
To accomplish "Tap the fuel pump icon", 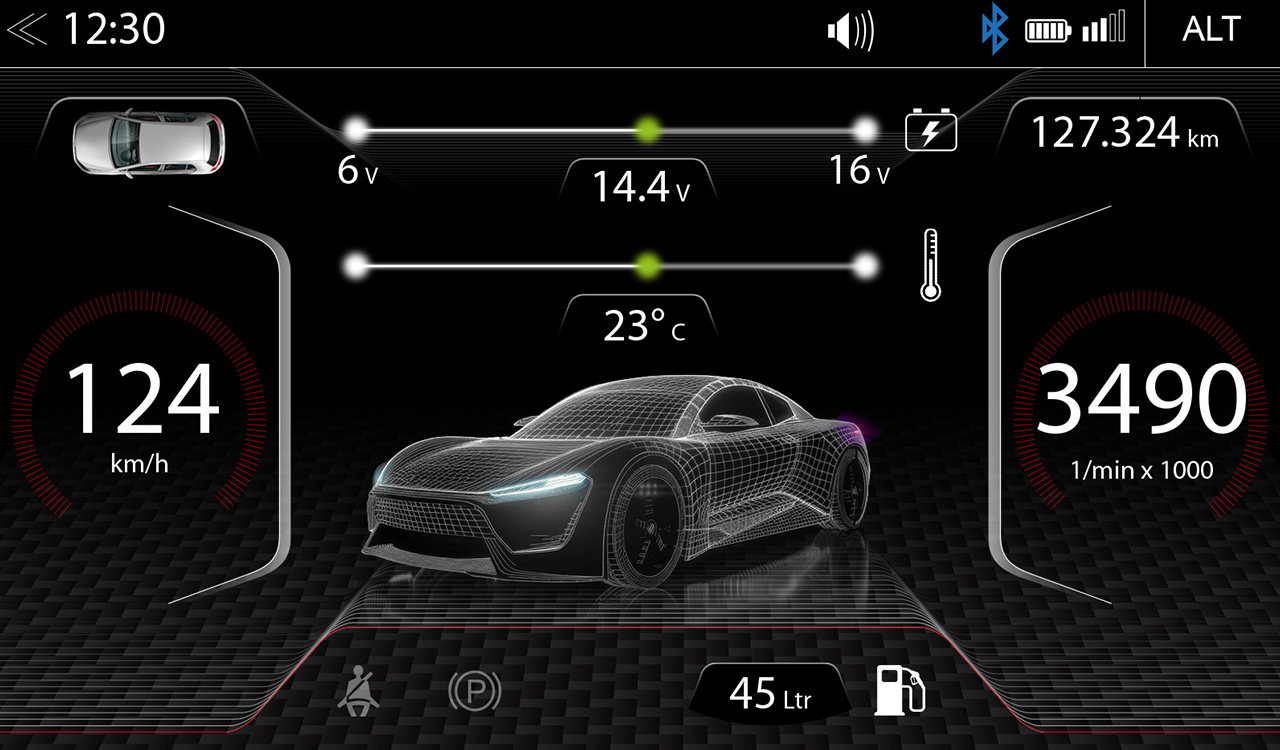I will pos(899,690).
